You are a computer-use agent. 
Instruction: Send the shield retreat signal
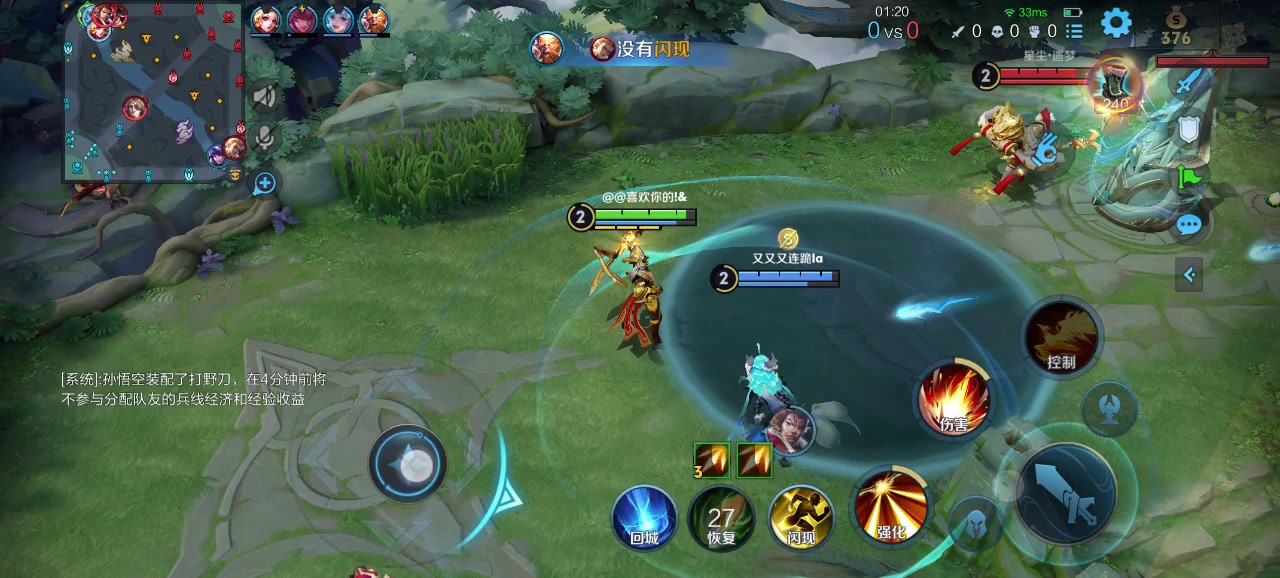point(1188,130)
